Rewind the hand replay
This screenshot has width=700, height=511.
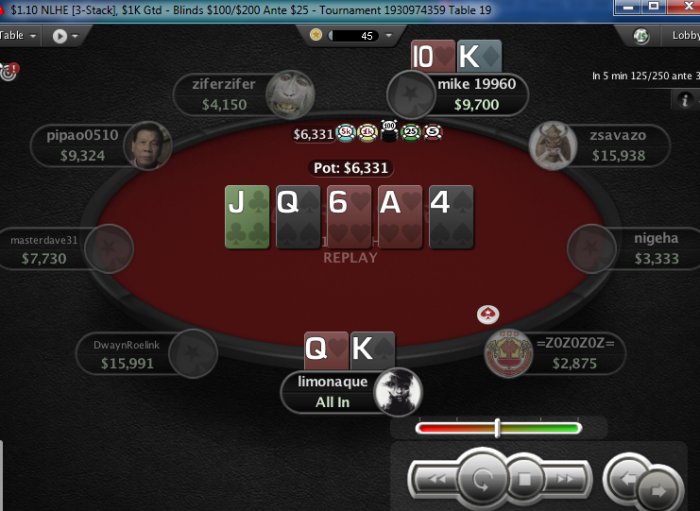(437, 480)
